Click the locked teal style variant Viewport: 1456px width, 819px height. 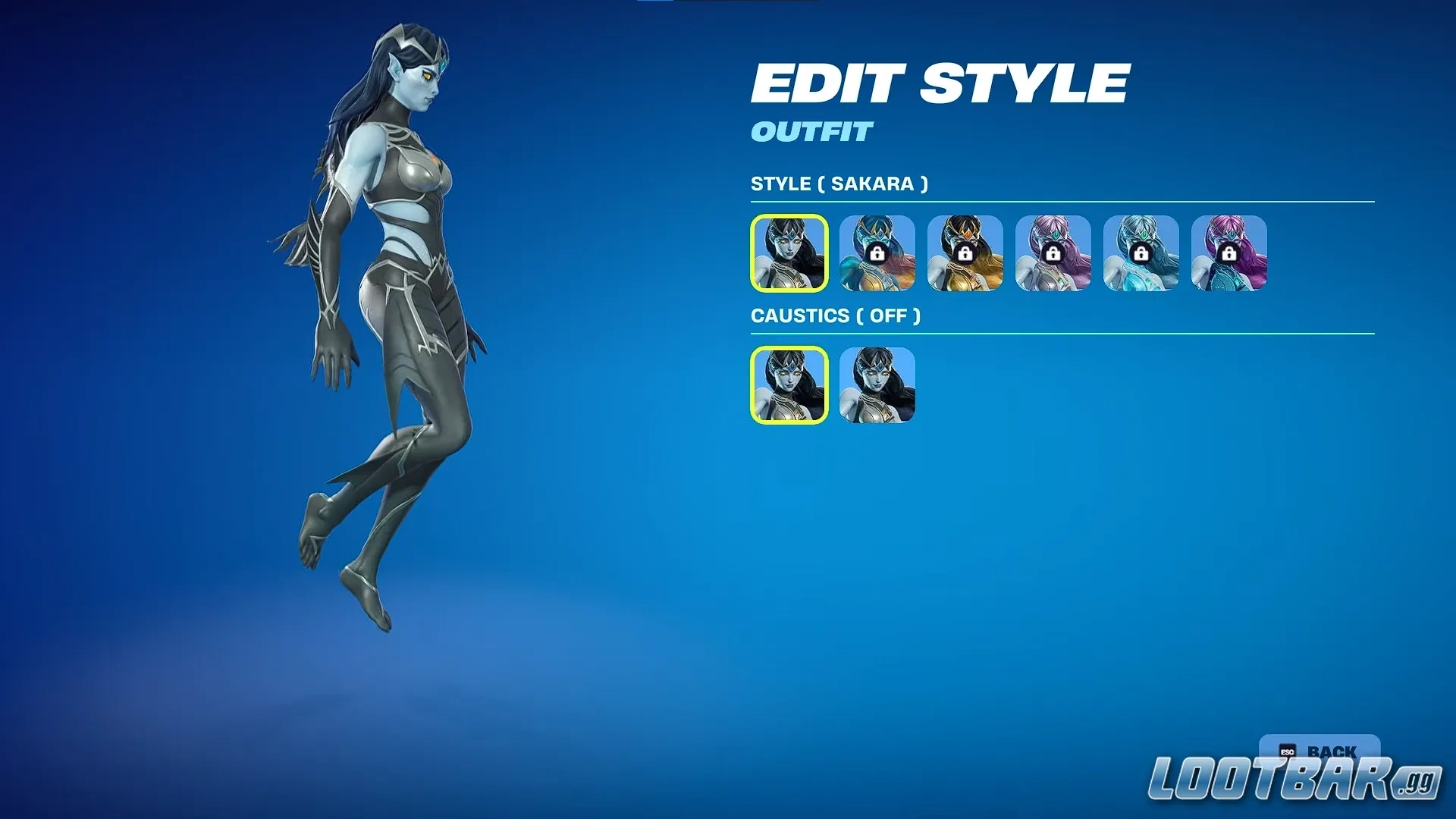[x=876, y=254]
